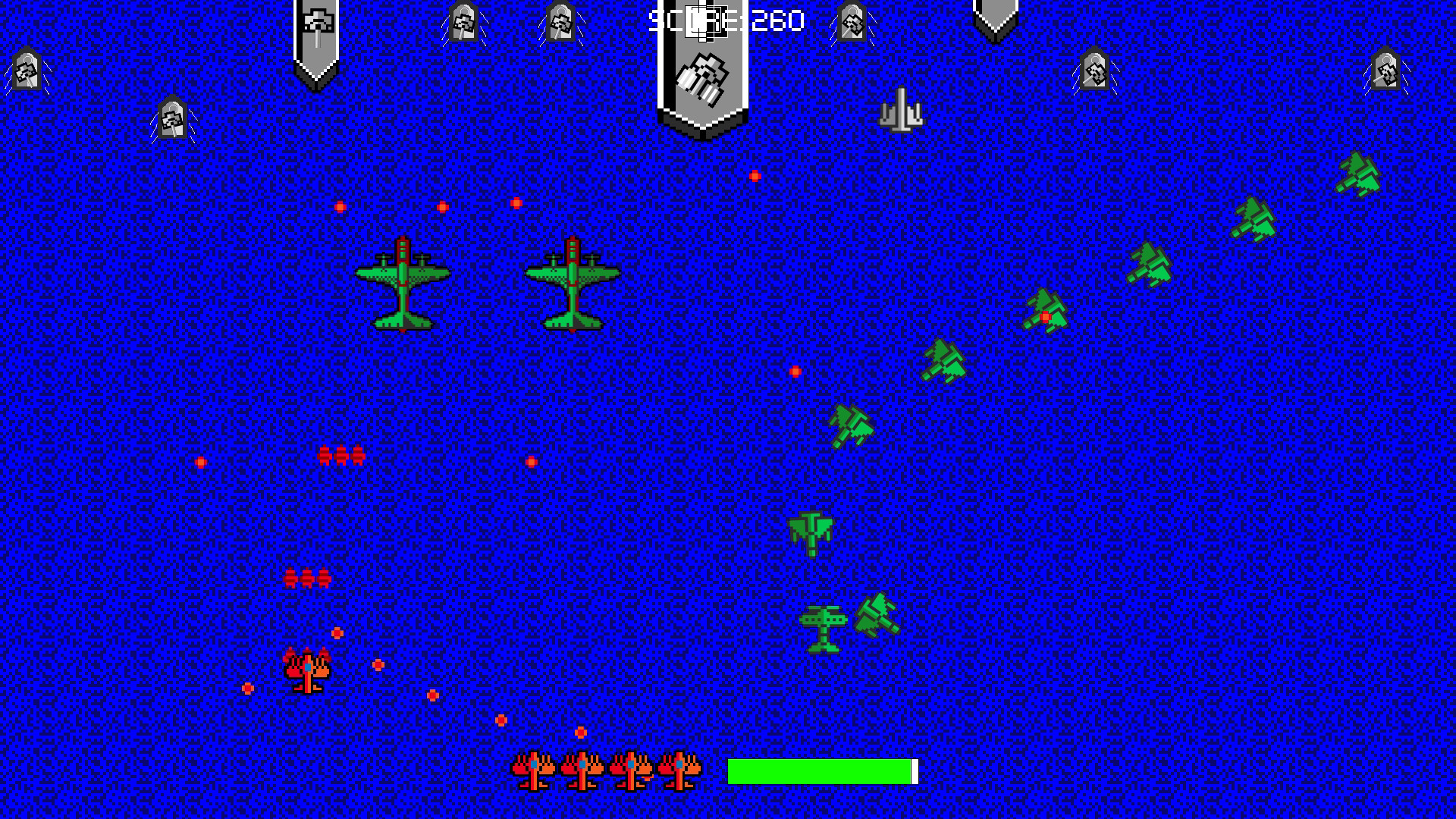Click the SCORE:260 text at the top

724,20
